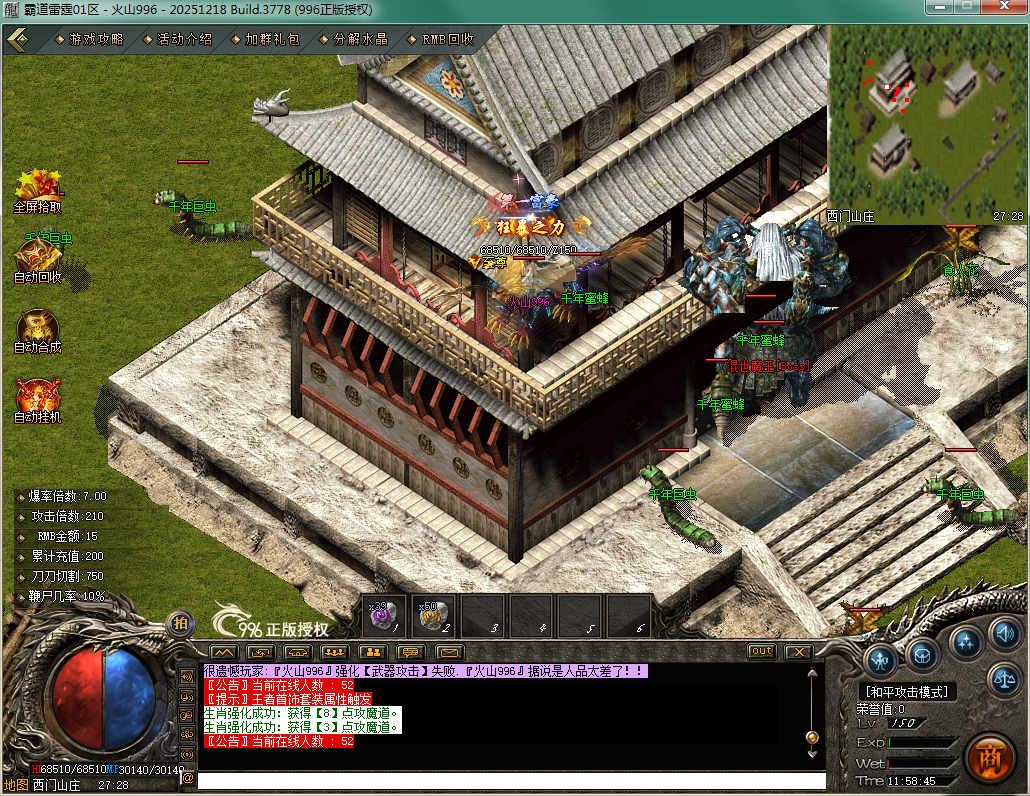This screenshot has width=1030, height=796.
Task: Toggle the sound speaker button
Action: point(1003,632)
